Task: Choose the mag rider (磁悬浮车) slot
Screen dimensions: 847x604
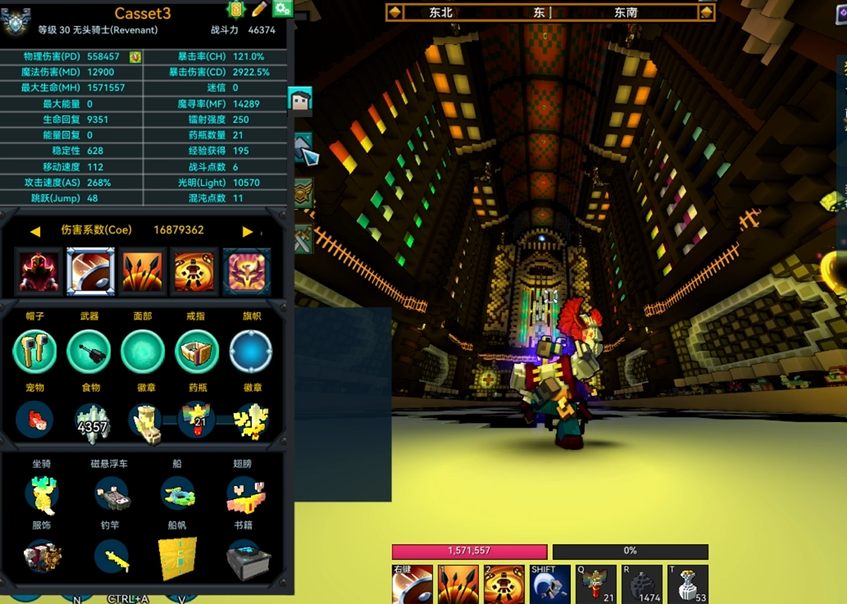Action: point(111,494)
